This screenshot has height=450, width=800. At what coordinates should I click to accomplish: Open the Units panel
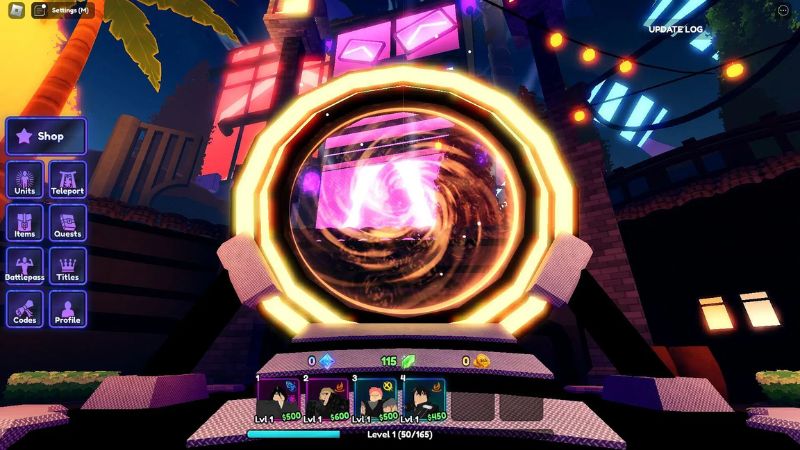click(x=25, y=180)
